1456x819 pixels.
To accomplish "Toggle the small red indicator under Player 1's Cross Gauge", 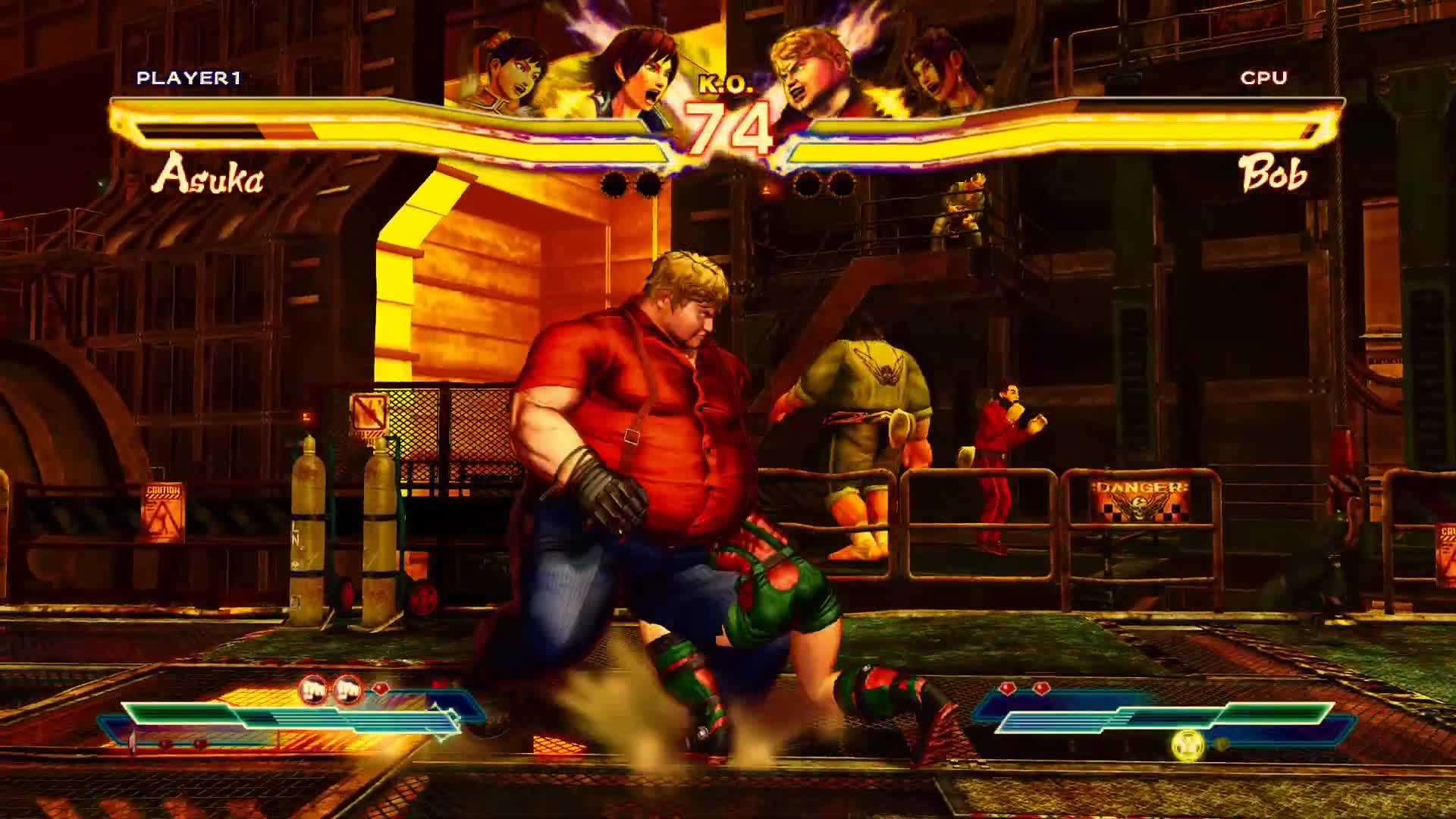I will pyautogui.click(x=164, y=745).
